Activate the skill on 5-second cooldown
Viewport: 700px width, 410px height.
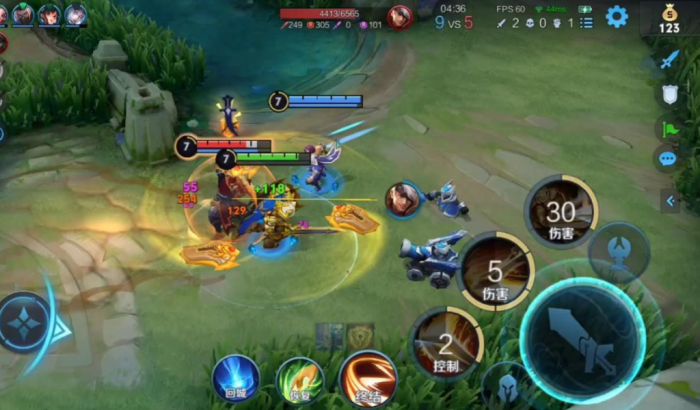click(496, 271)
